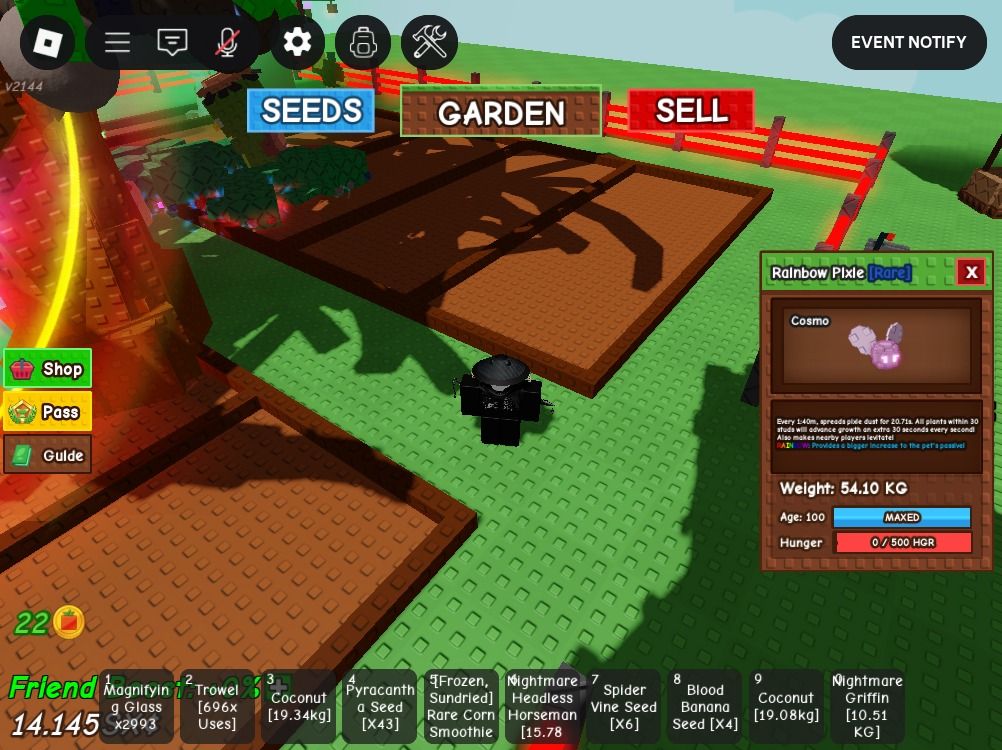Equip the Trowel from the hotbar

[x=217, y=706]
